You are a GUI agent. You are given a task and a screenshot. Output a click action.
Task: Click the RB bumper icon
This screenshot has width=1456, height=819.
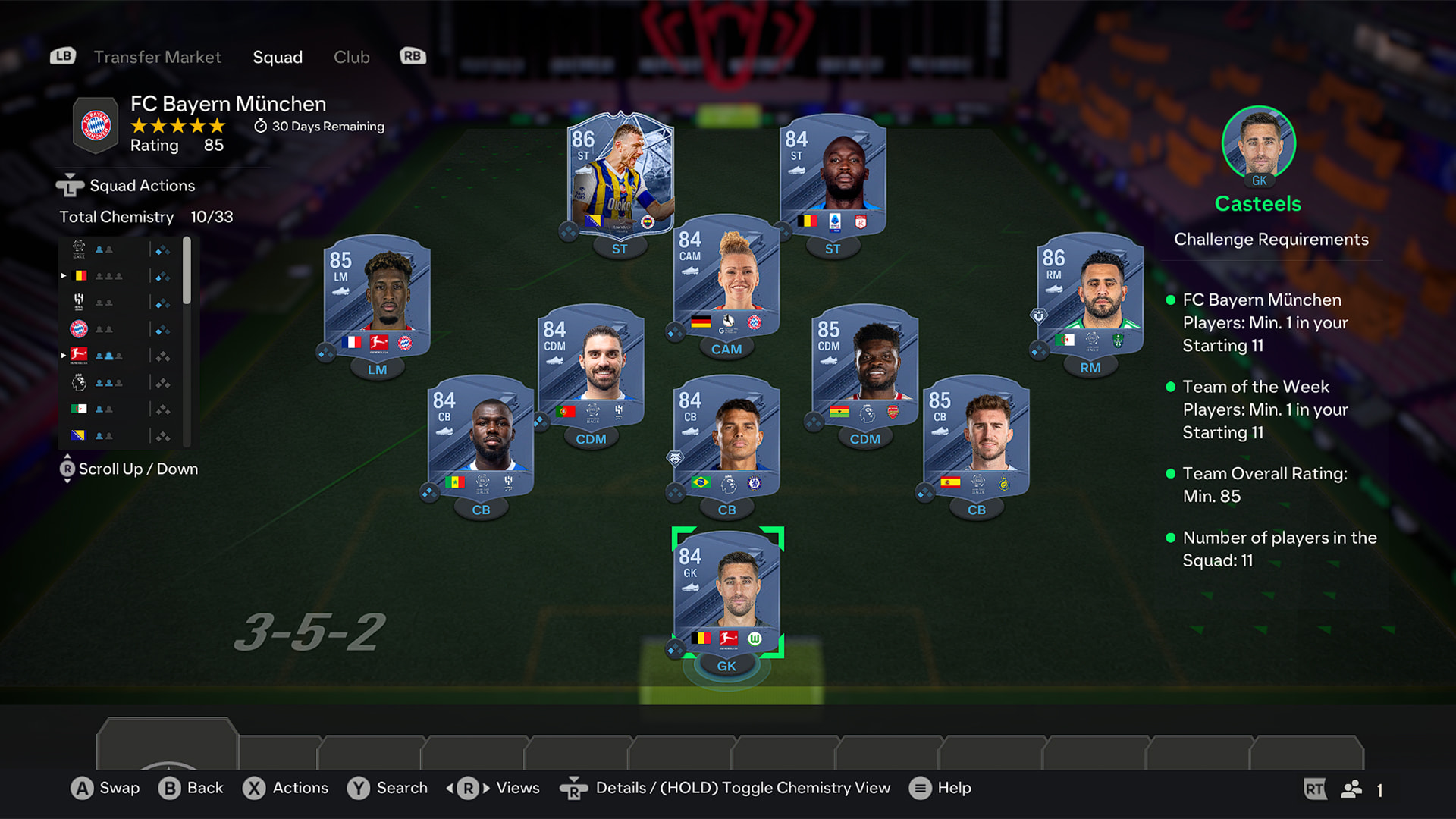pyautogui.click(x=412, y=55)
